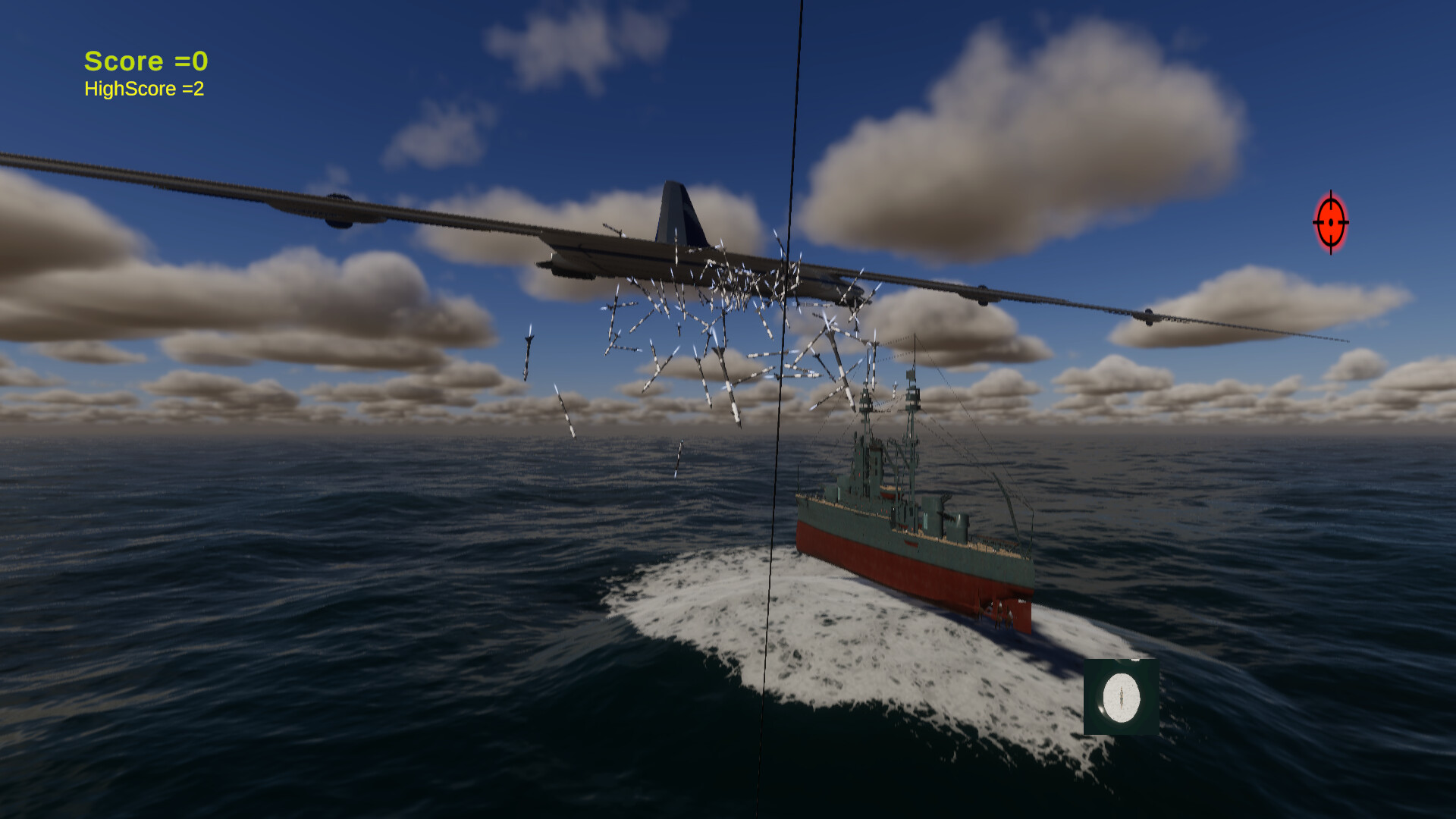The image size is (1456, 819).
Task: Click the center dot of the red reticle
Action: [x=1331, y=224]
